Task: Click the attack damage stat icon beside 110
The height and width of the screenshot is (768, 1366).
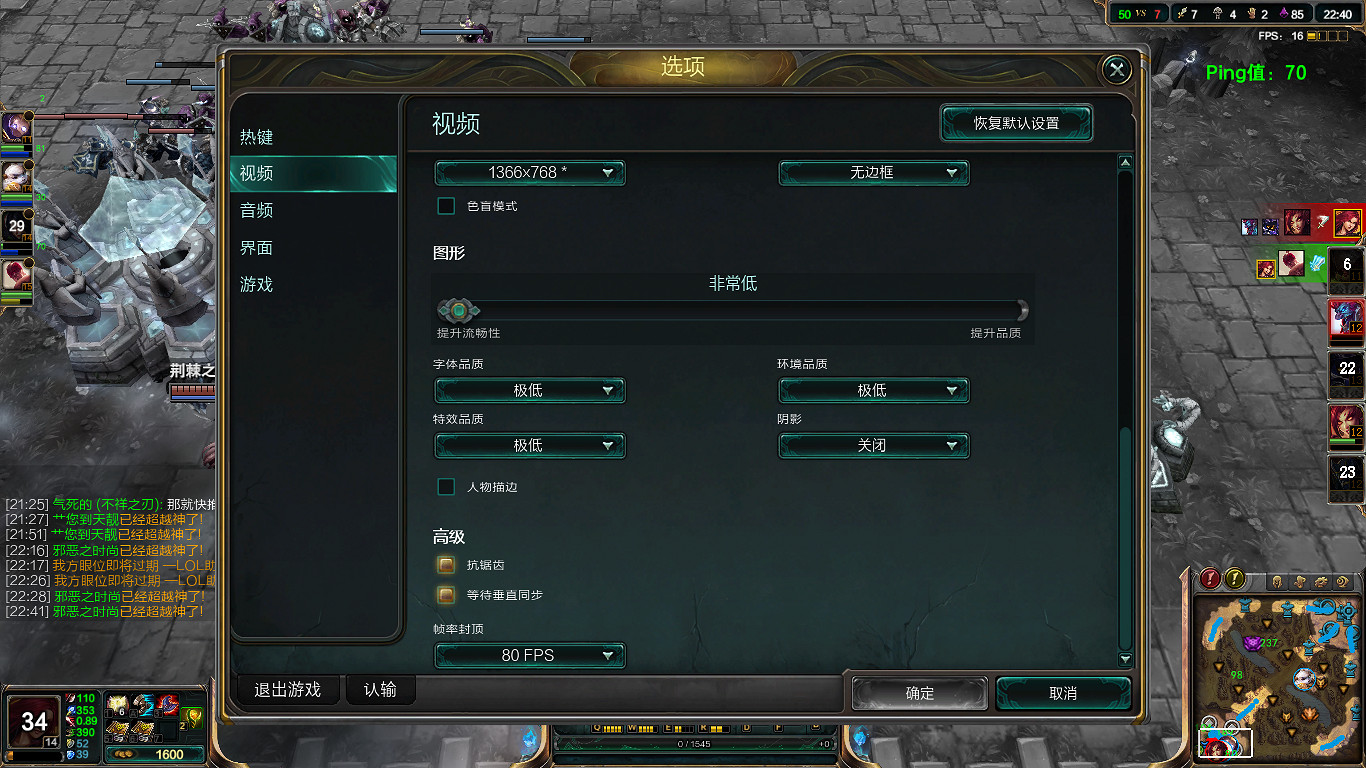Action: tap(70, 698)
